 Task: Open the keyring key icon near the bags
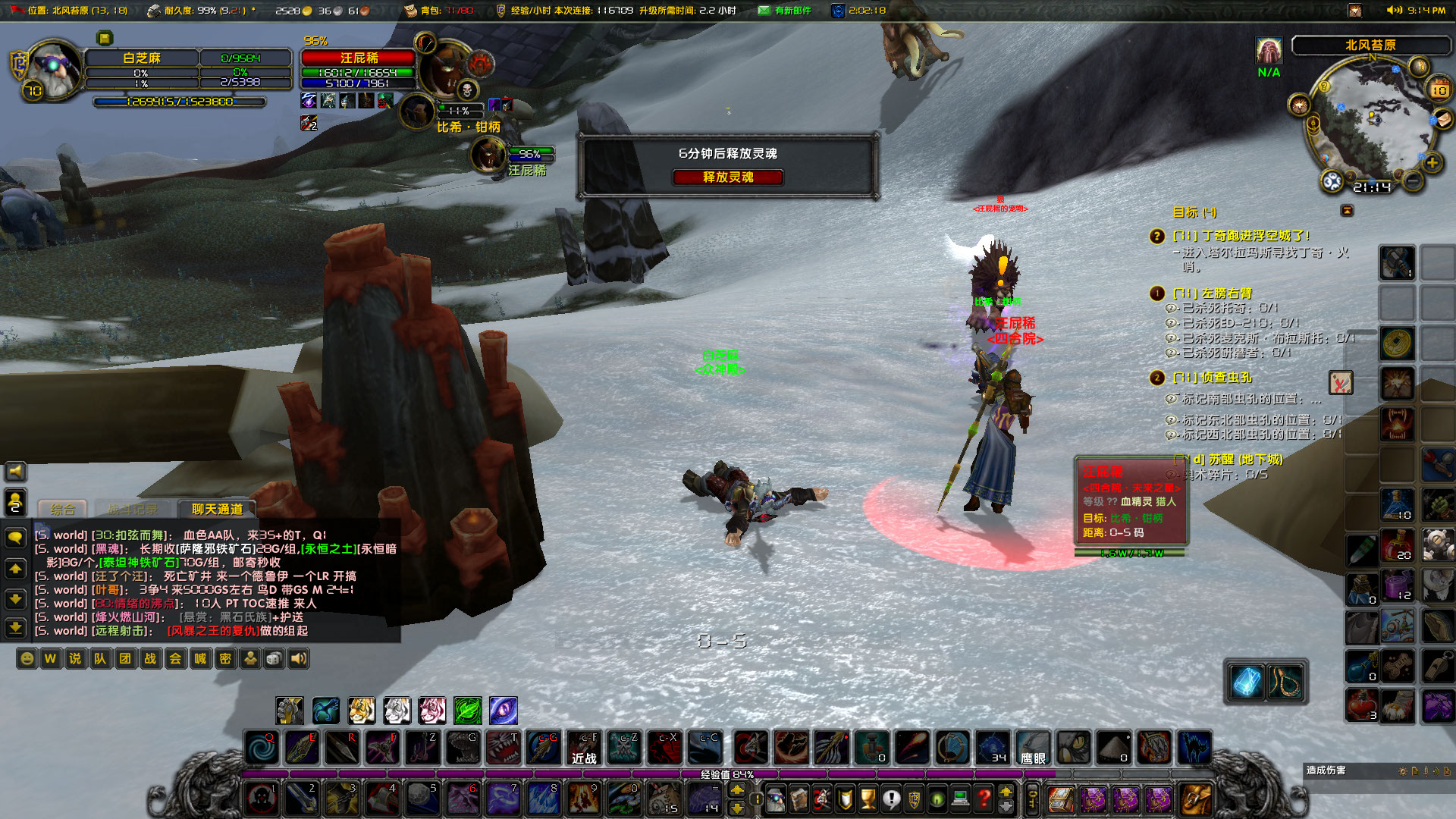[1033, 799]
